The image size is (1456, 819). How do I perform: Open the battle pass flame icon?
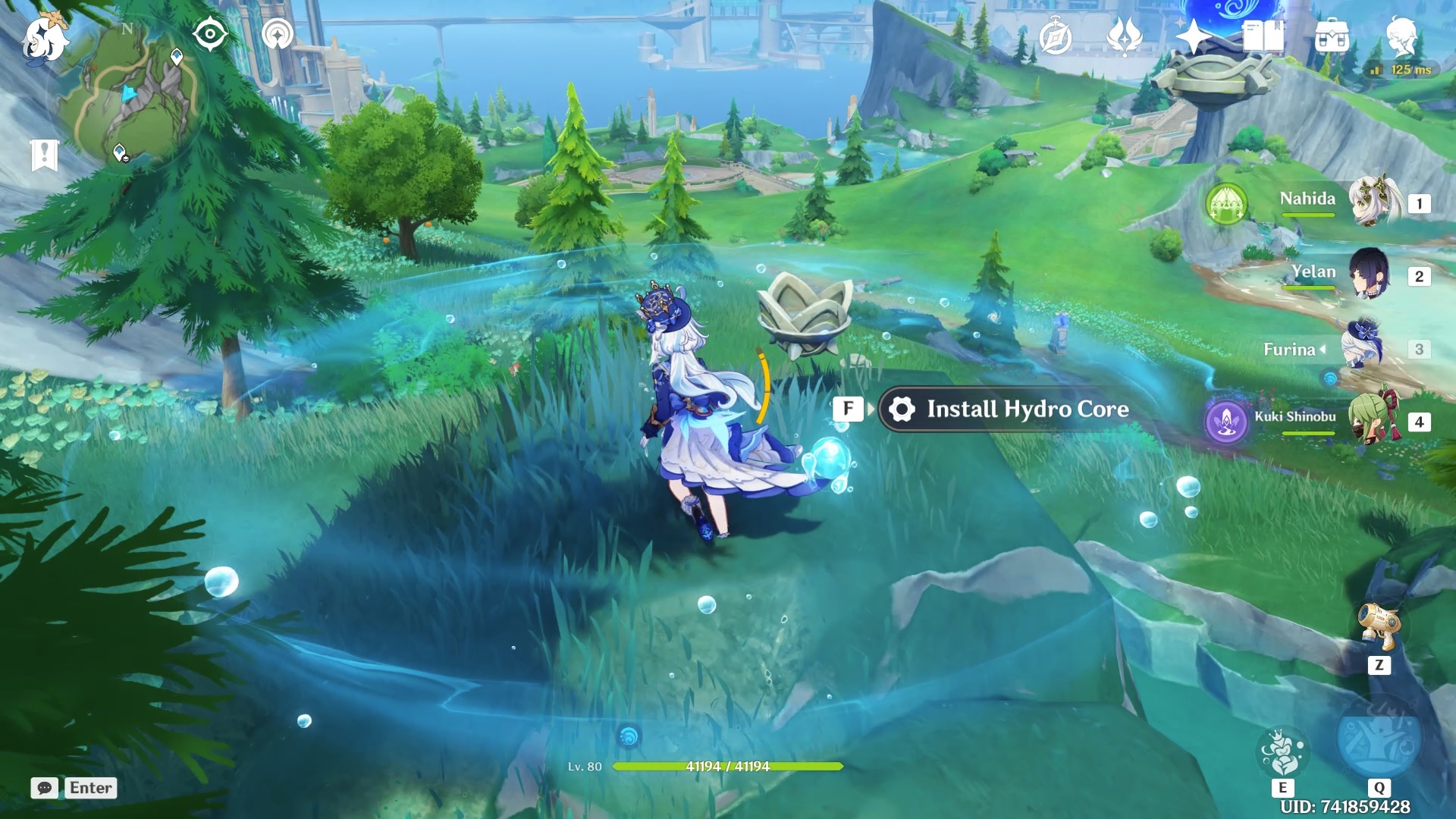point(1125,36)
